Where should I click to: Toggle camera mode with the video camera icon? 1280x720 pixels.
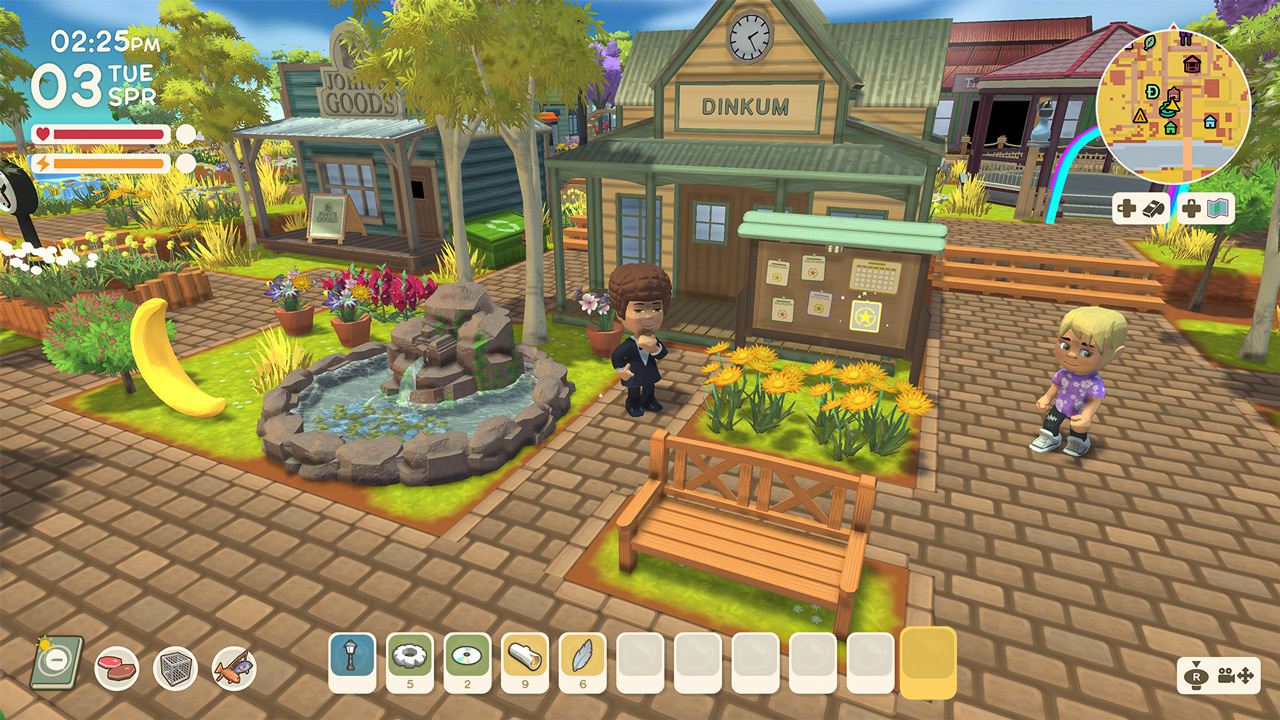coord(1227,677)
